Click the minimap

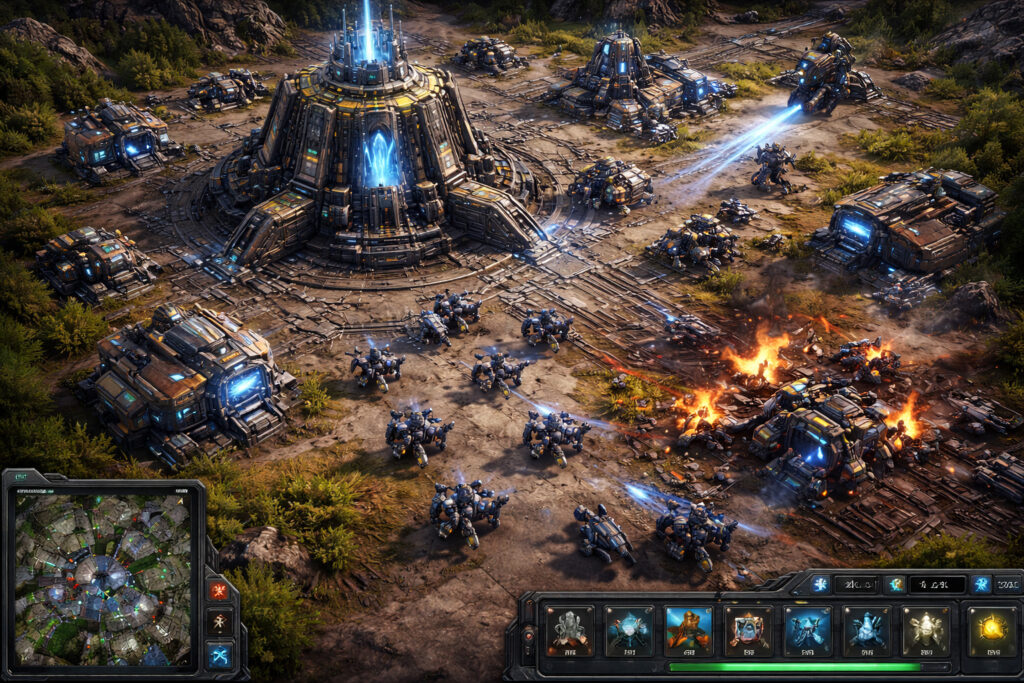click(x=102, y=577)
